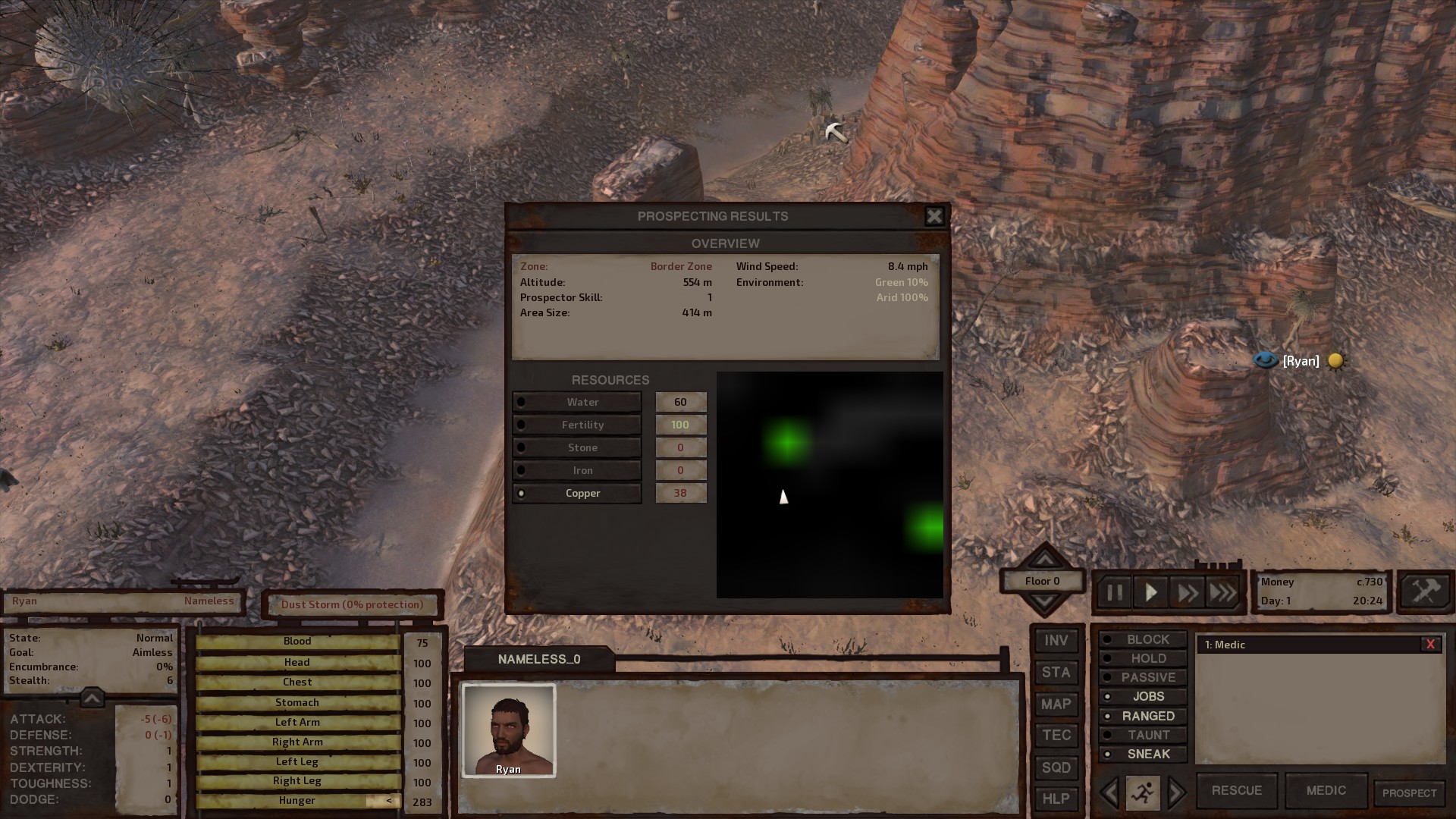Enable the TAUNT combat toggle
This screenshot has width=1456, height=819.
[1142, 734]
